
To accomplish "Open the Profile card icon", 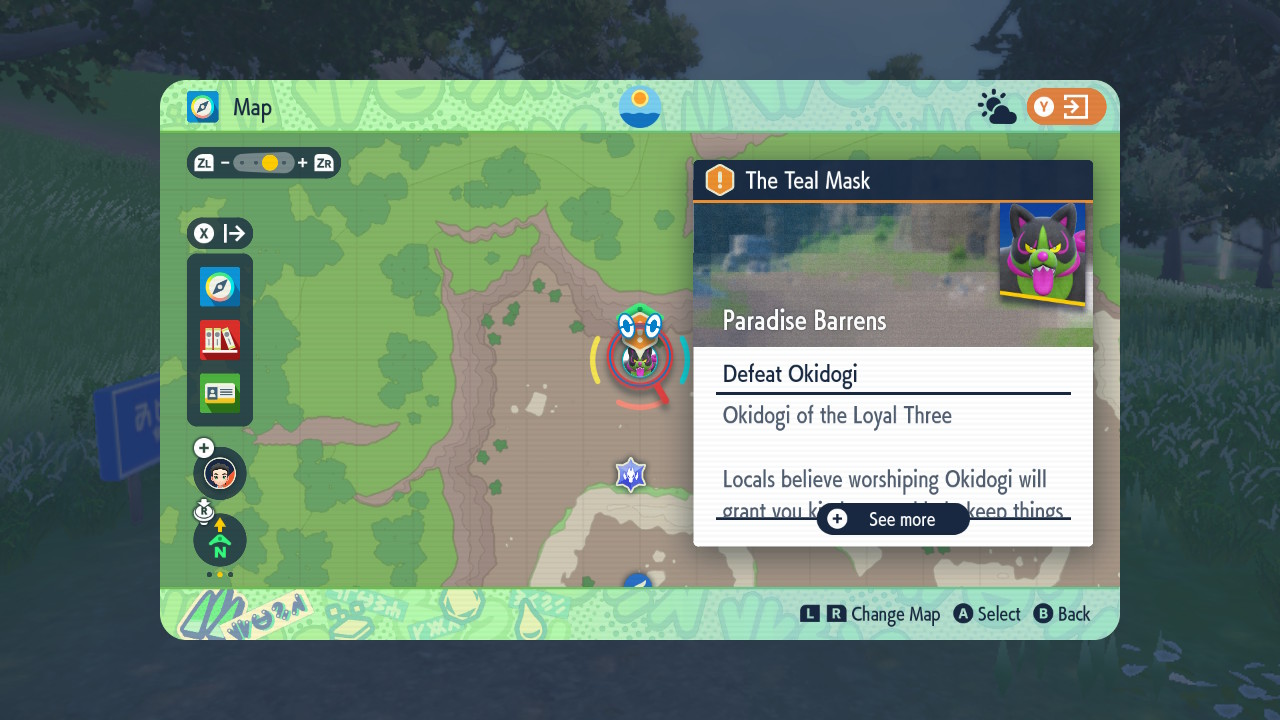I will click(220, 393).
